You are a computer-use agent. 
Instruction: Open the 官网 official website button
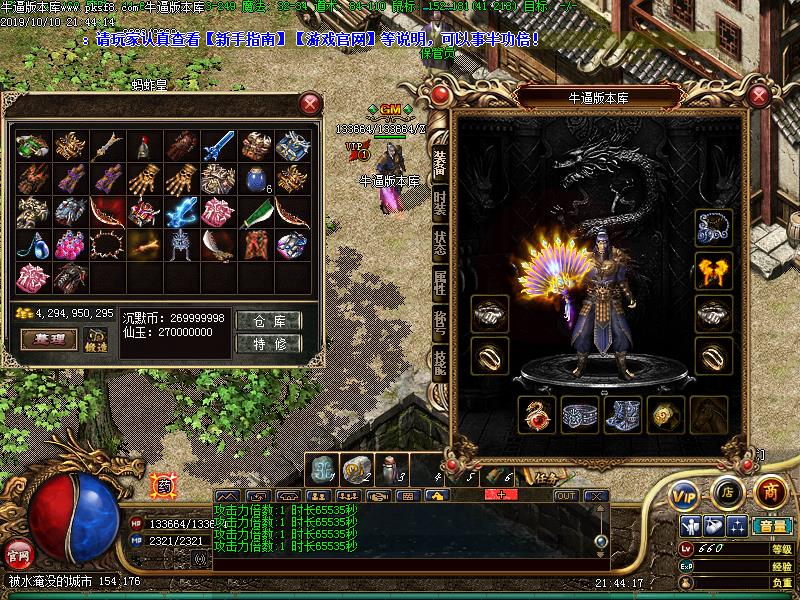tap(17, 553)
